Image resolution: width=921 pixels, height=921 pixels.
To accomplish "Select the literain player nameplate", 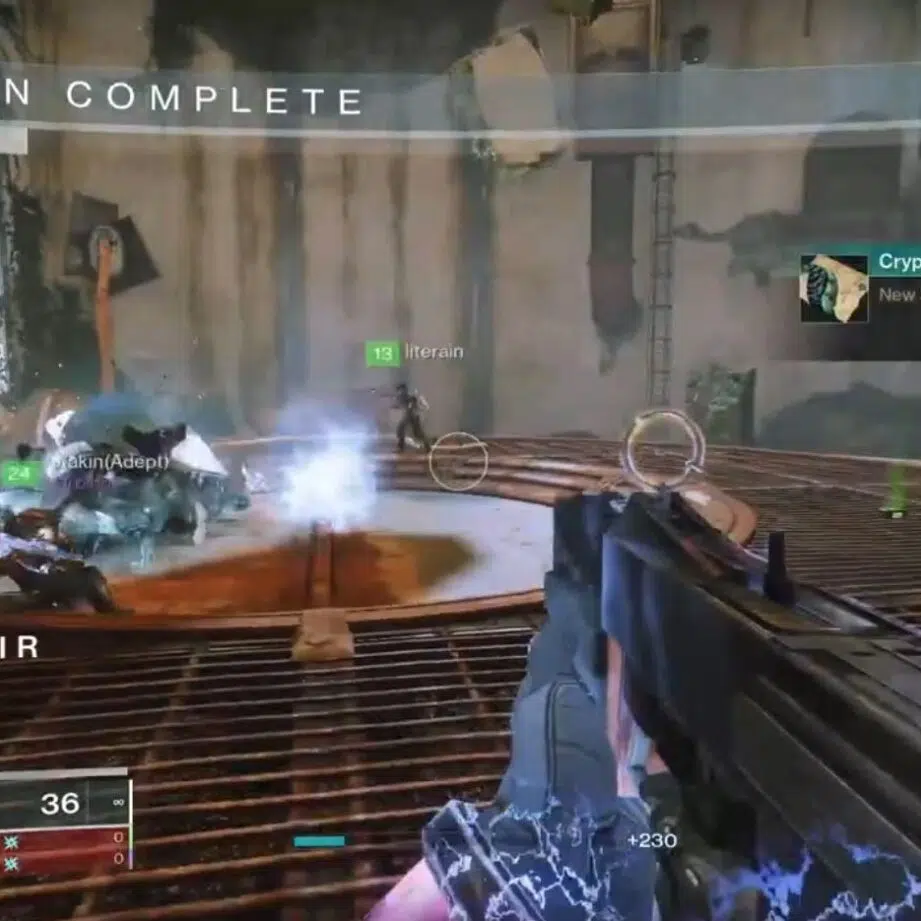I will click(x=415, y=353).
